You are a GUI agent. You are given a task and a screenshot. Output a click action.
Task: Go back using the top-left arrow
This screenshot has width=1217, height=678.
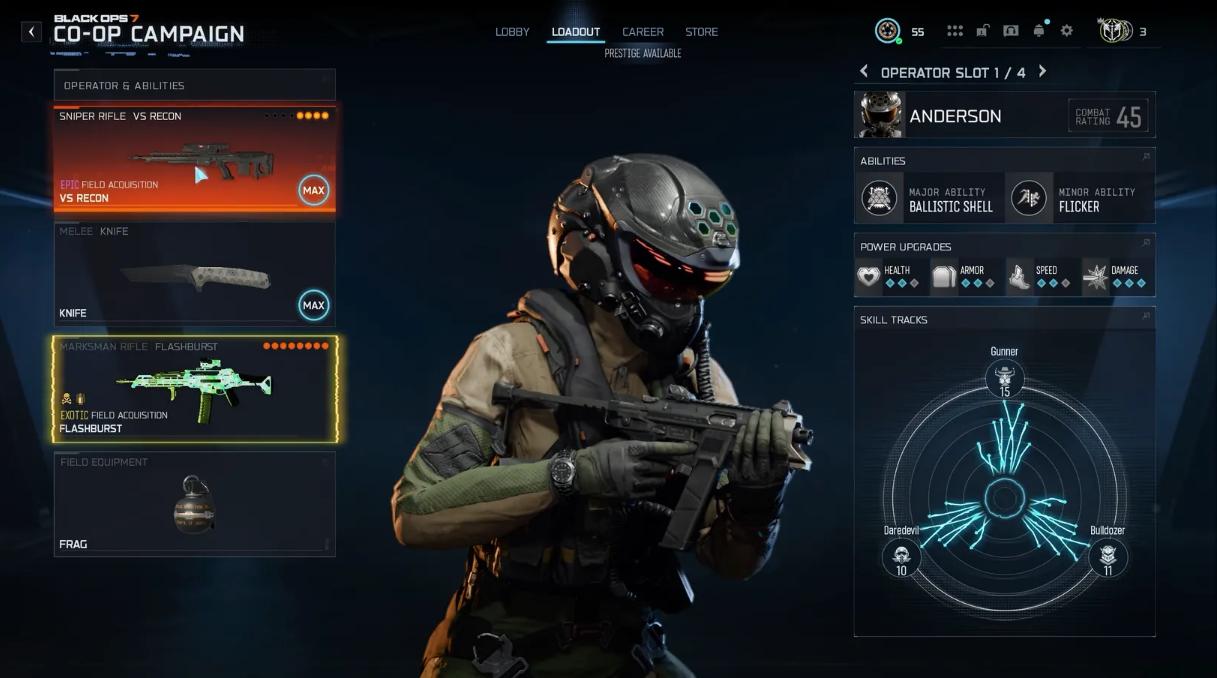pyautogui.click(x=32, y=32)
